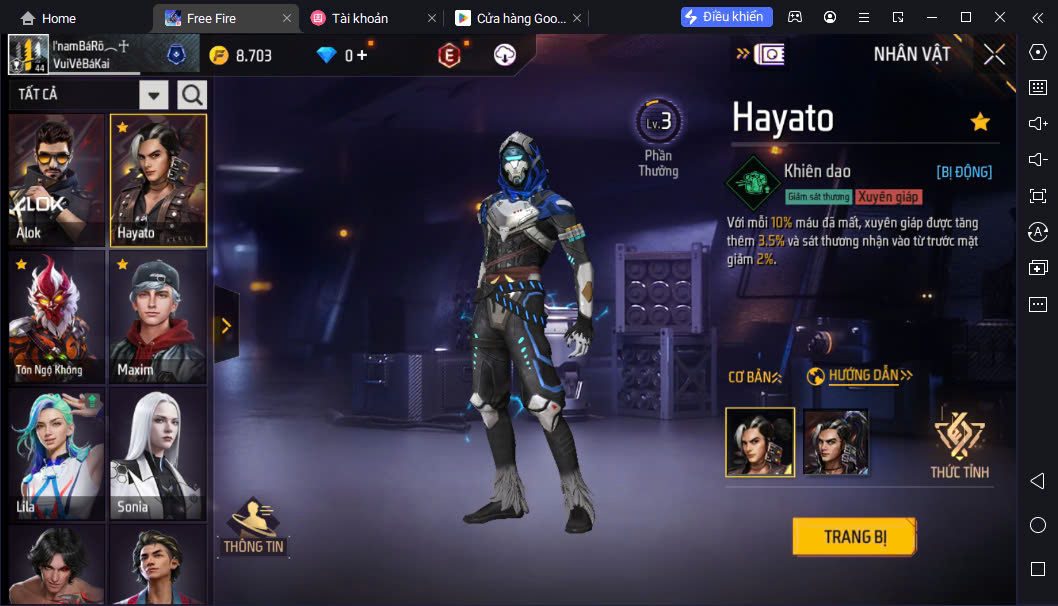Open the HƯỚNG DẪN guide link
1058x606 pixels.
coord(859,376)
